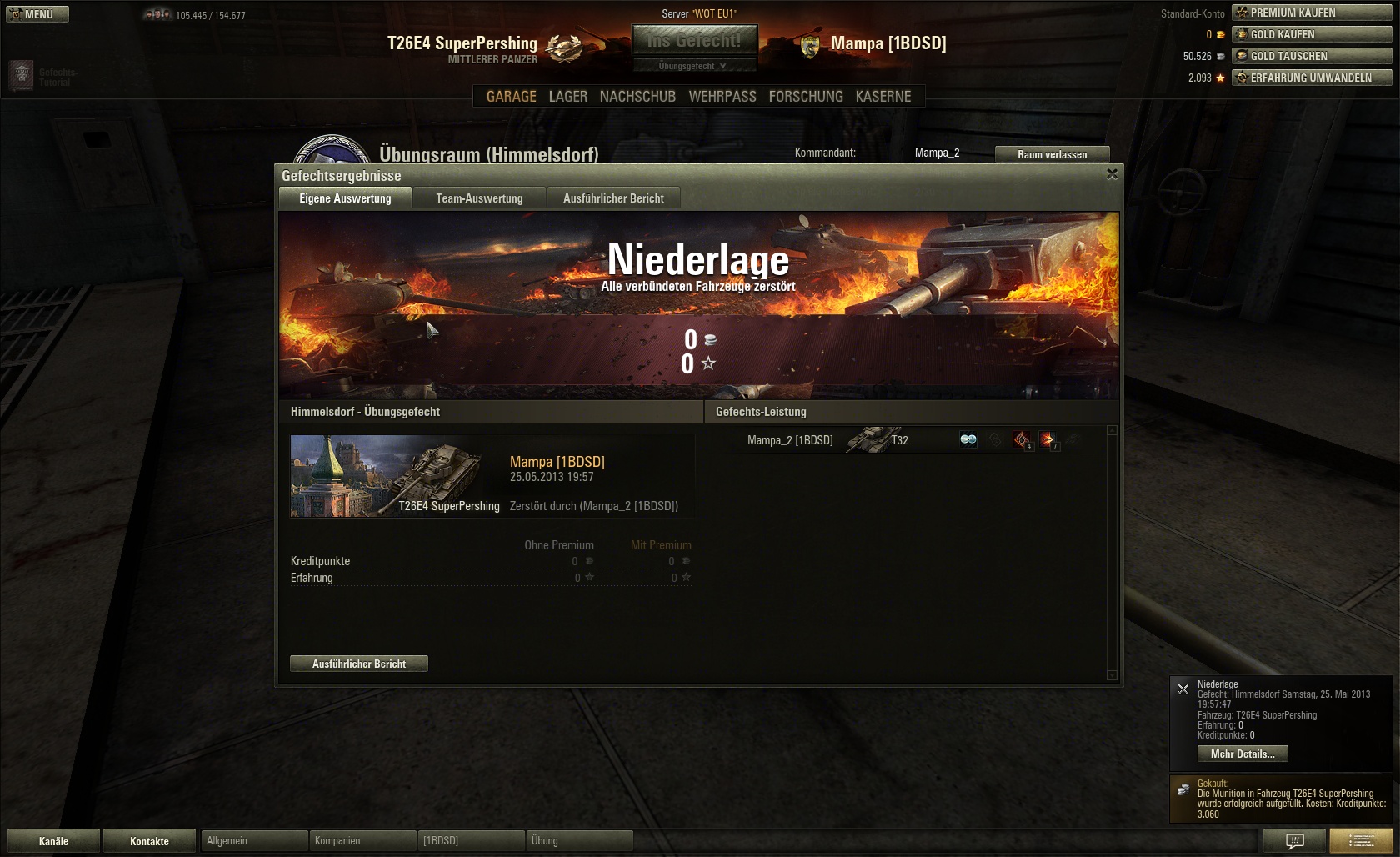Return to the Garage view
Image resolution: width=1400 pixels, height=857 pixels.
[x=511, y=97]
